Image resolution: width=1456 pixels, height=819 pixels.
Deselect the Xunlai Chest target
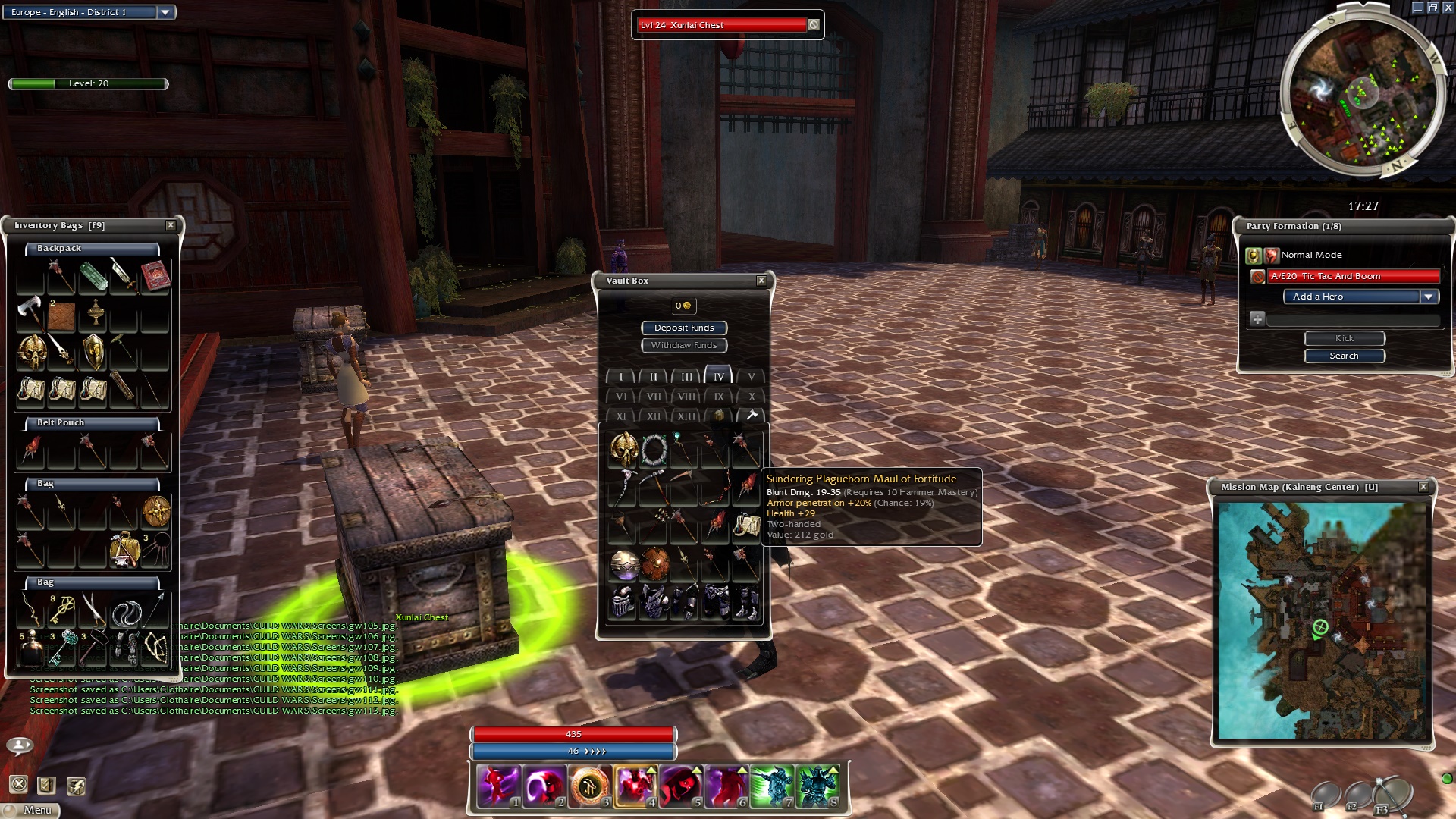(814, 25)
